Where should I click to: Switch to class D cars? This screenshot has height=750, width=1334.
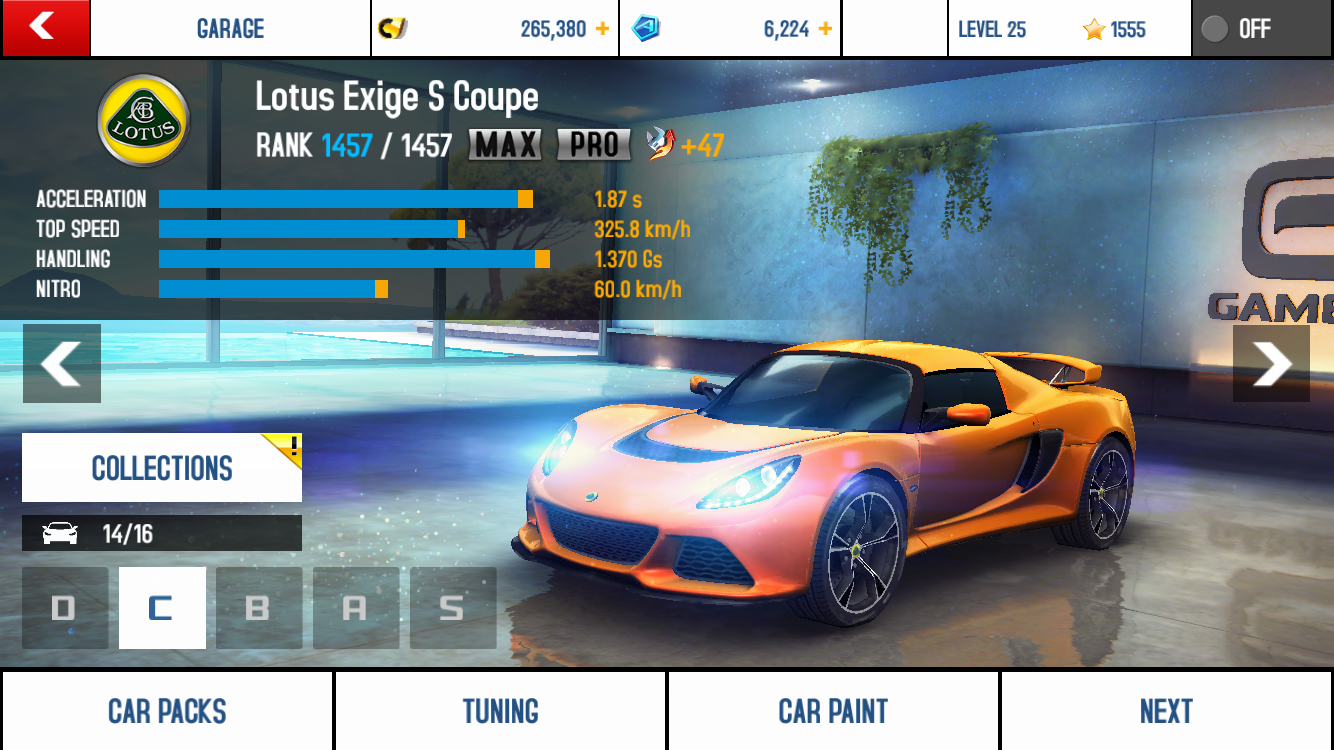click(x=65, y=608)
